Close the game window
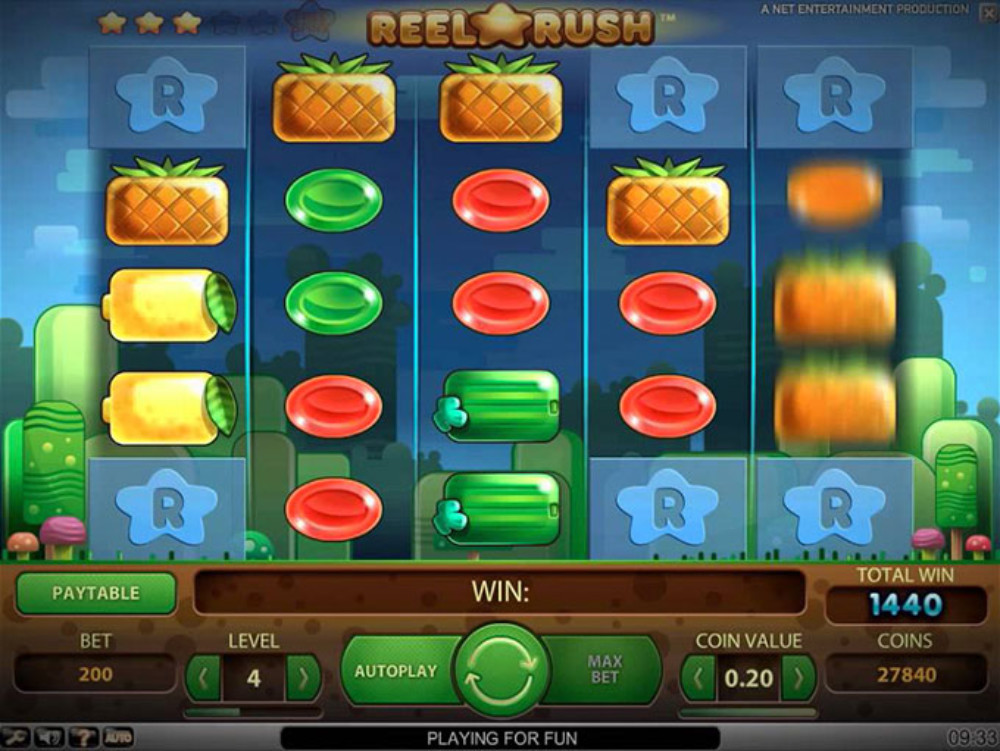The height and width of the screenshot is (751, 1000). [984, 10]
